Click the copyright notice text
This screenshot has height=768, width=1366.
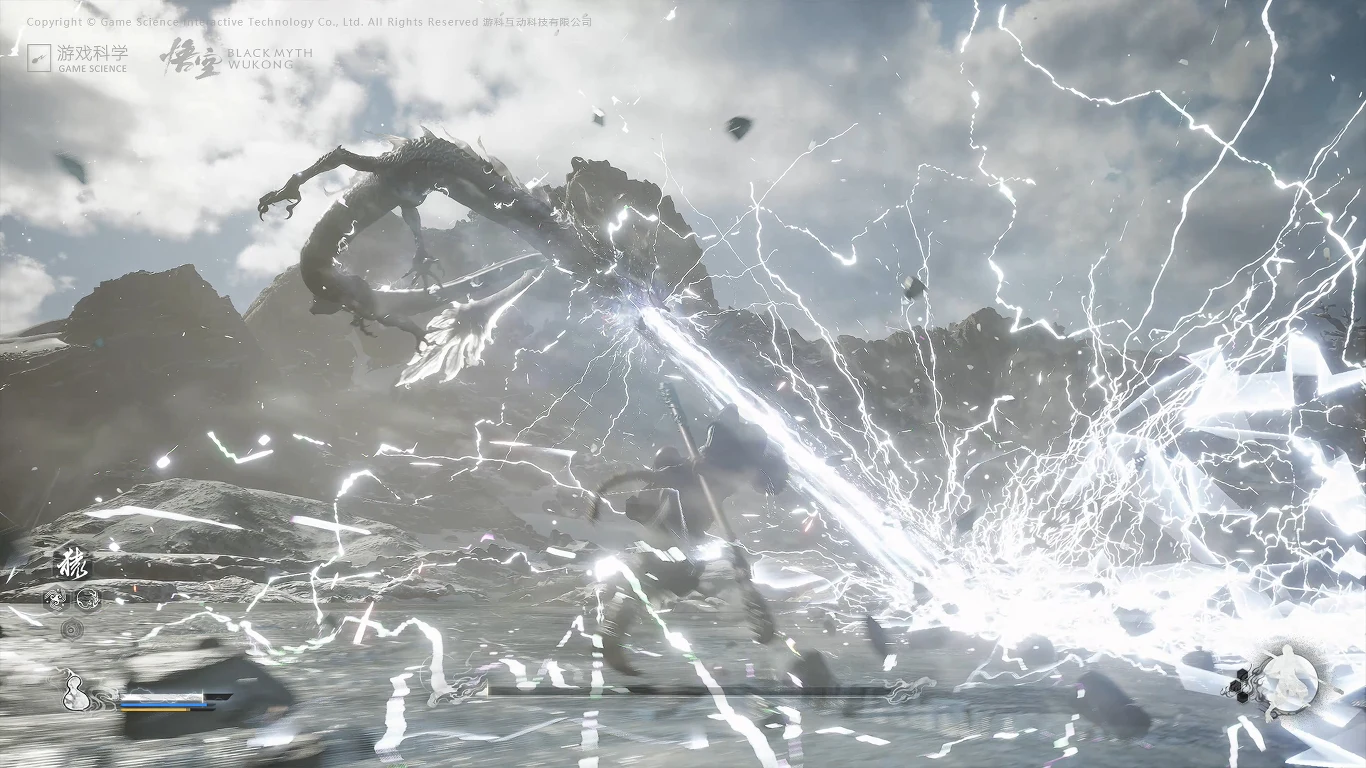click(310, 20)
